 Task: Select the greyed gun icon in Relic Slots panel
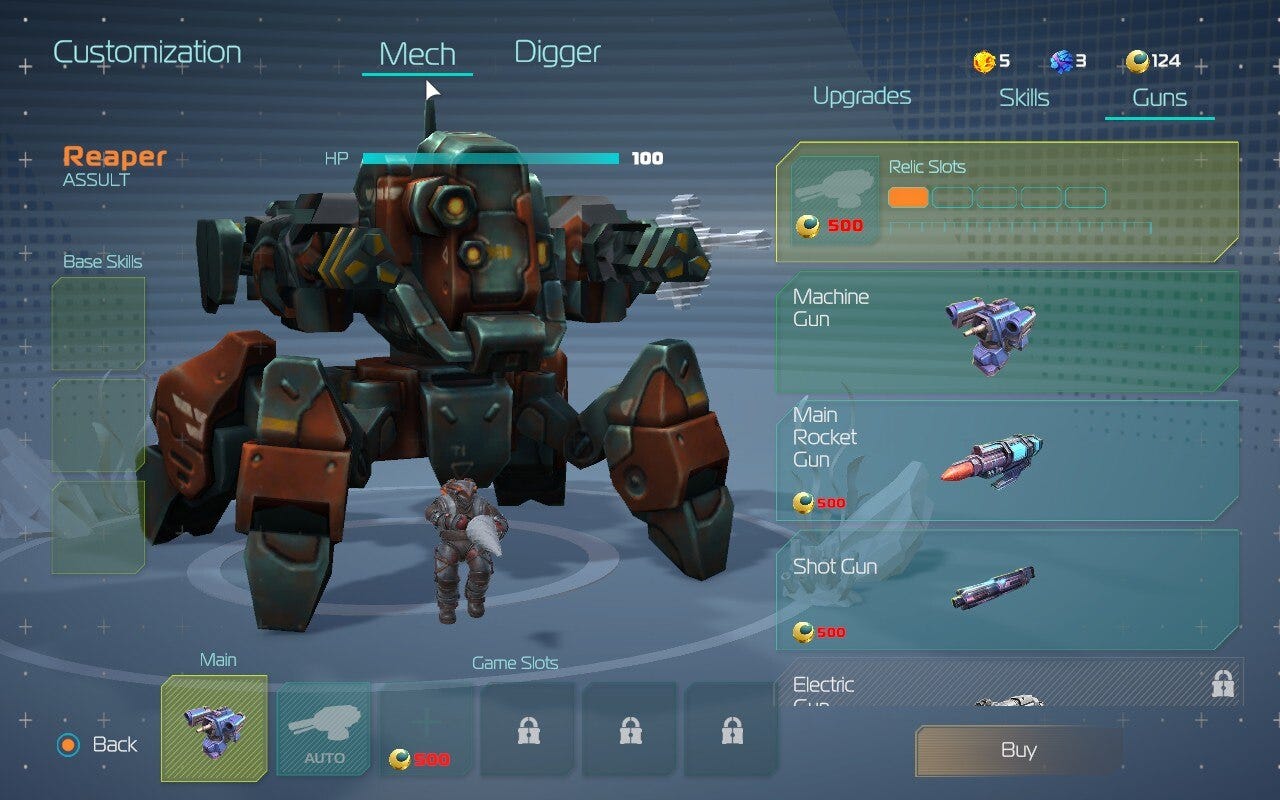click(836, 186)
